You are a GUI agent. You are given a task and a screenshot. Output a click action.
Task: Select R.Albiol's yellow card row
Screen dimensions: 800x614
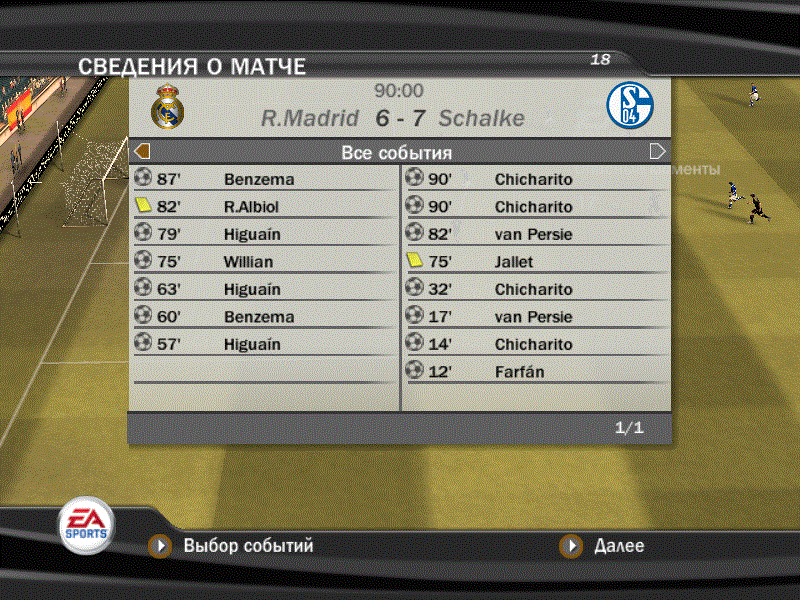[x=264, y=207]
